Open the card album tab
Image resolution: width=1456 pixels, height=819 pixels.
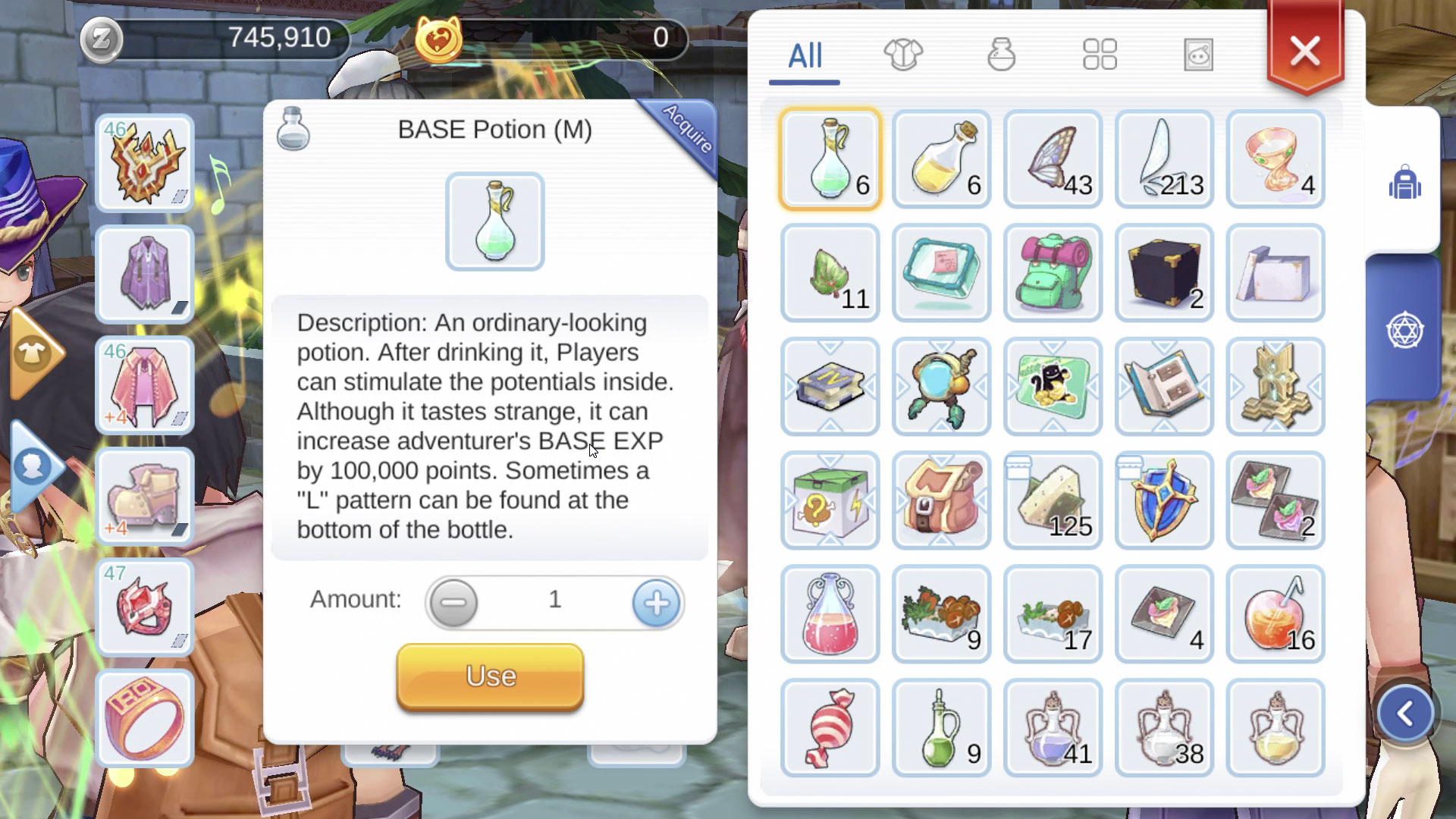[x=1198, y=55]
